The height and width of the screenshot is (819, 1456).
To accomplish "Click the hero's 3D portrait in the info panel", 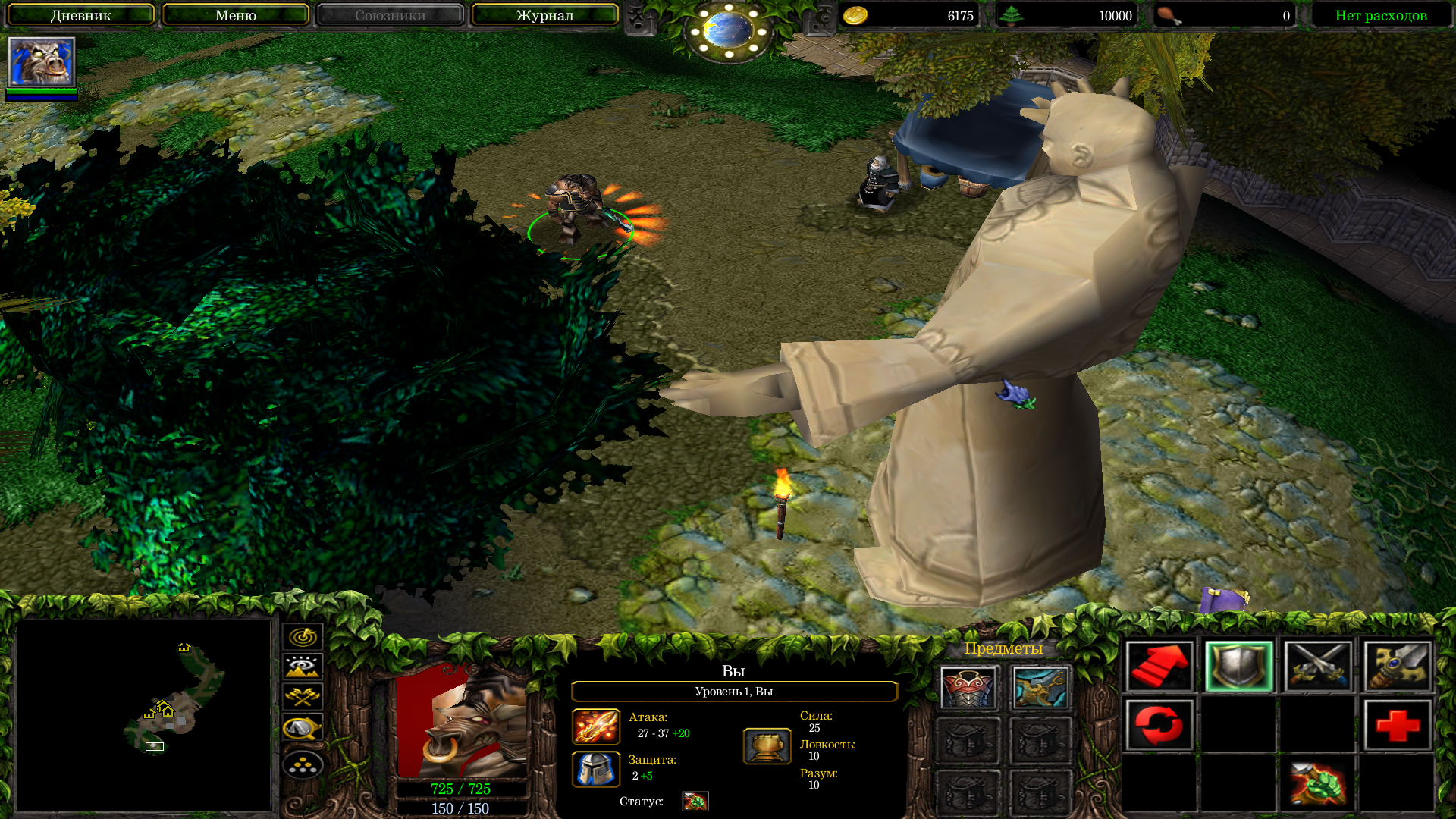I will [x=461, y=722].
